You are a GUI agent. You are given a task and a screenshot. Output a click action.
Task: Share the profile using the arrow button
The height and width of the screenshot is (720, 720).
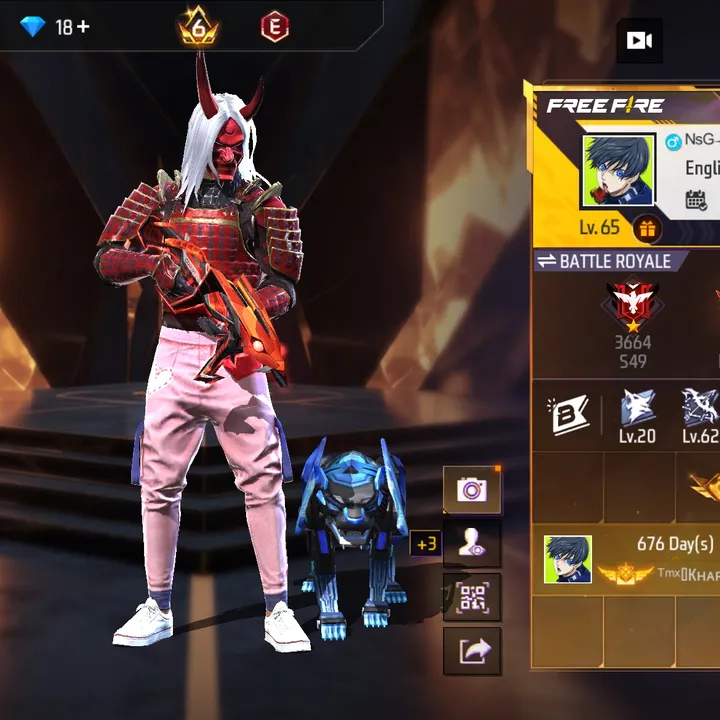pyautogui.click(x=471, y=652)
